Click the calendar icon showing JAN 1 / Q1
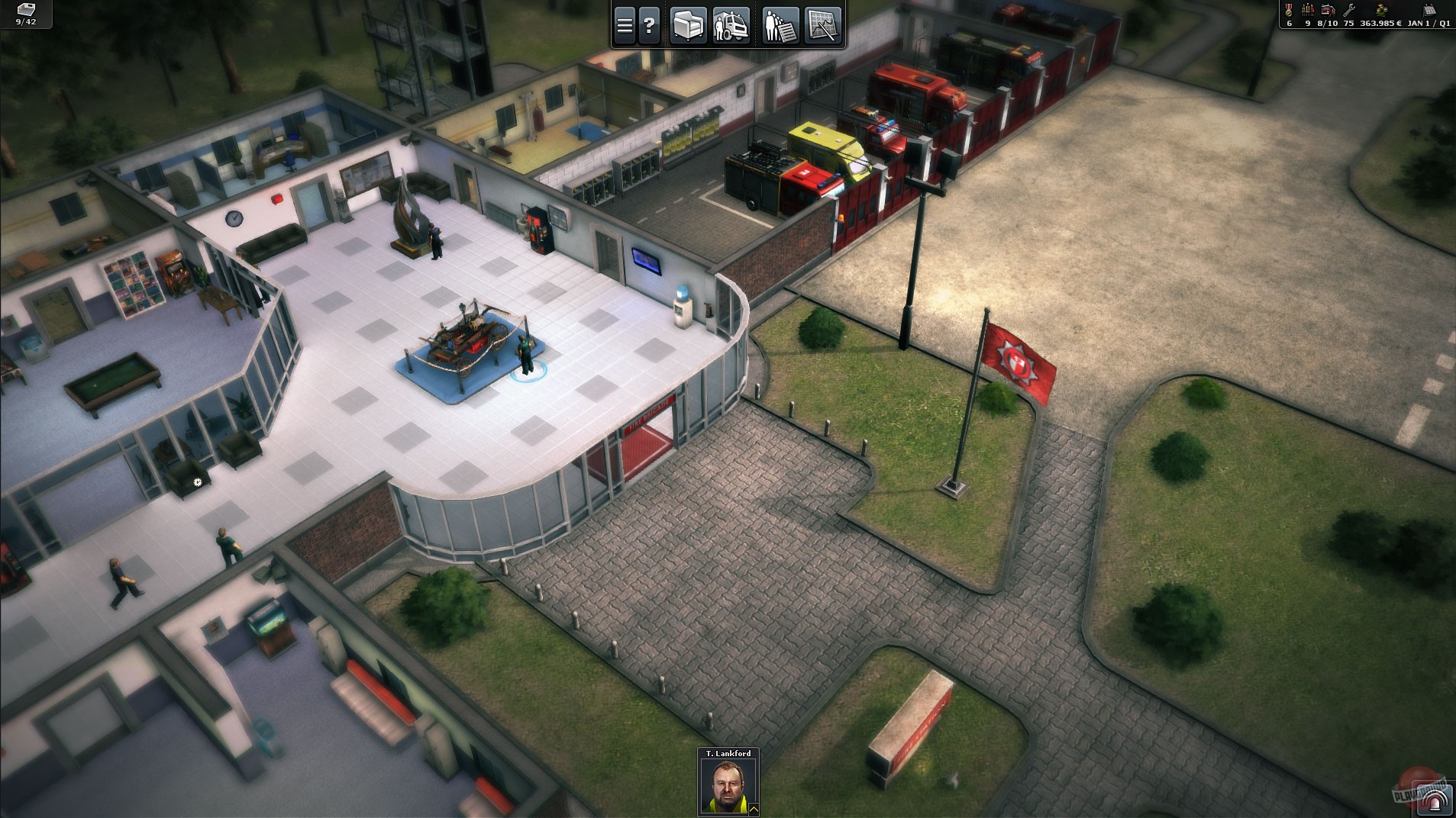This screenshot has width=1456, height=818. click(x=1430, y=10)
